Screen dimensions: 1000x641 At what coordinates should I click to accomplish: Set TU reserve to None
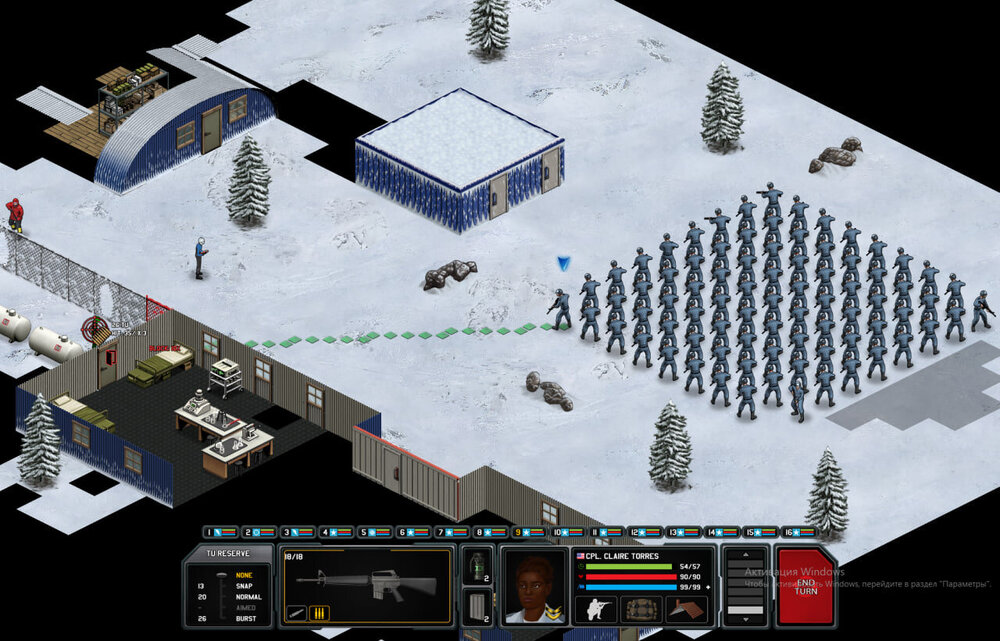point(245,574)
